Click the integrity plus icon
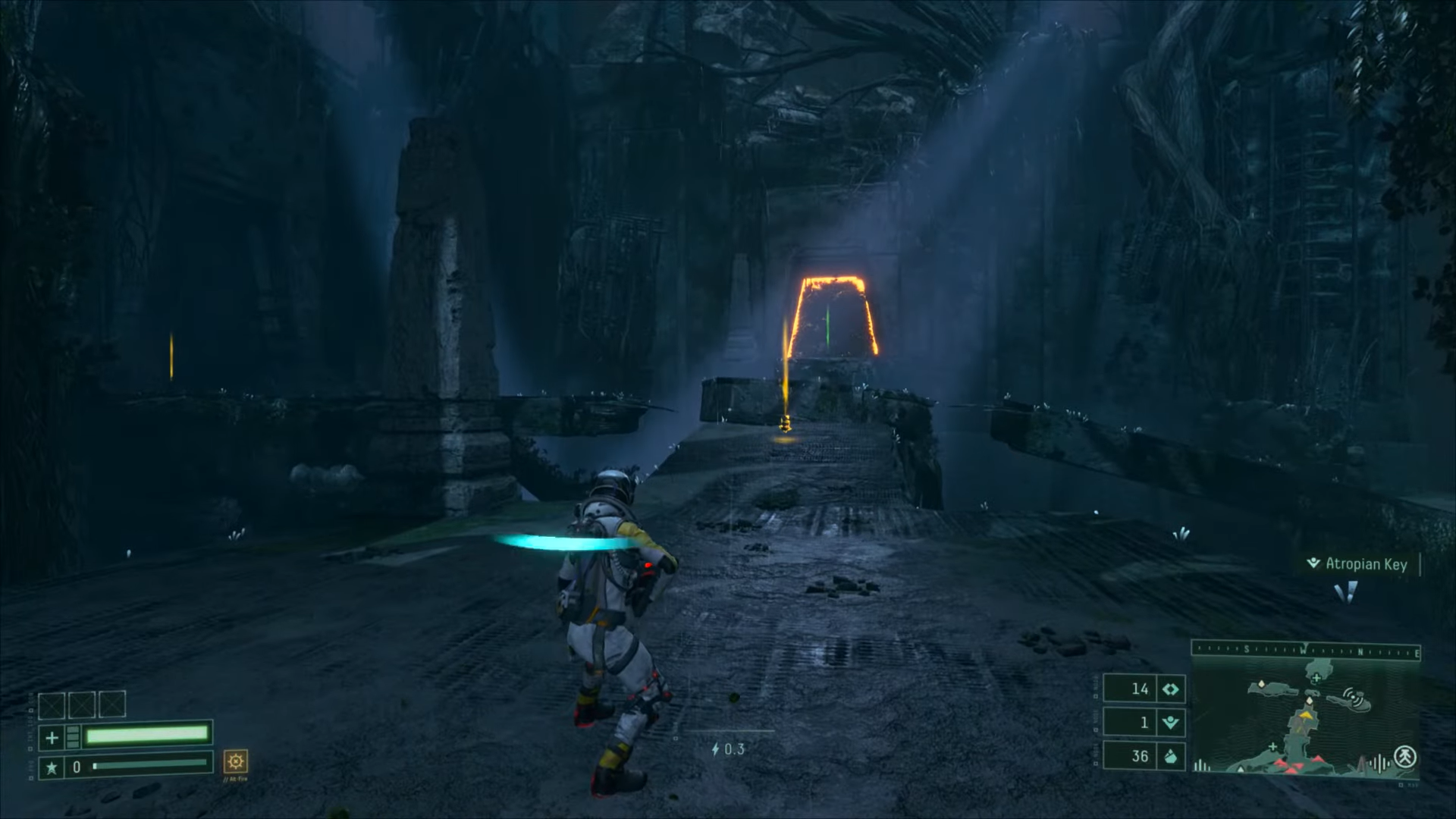Viewport: 1456px width, 819px height. pos(52,737)
